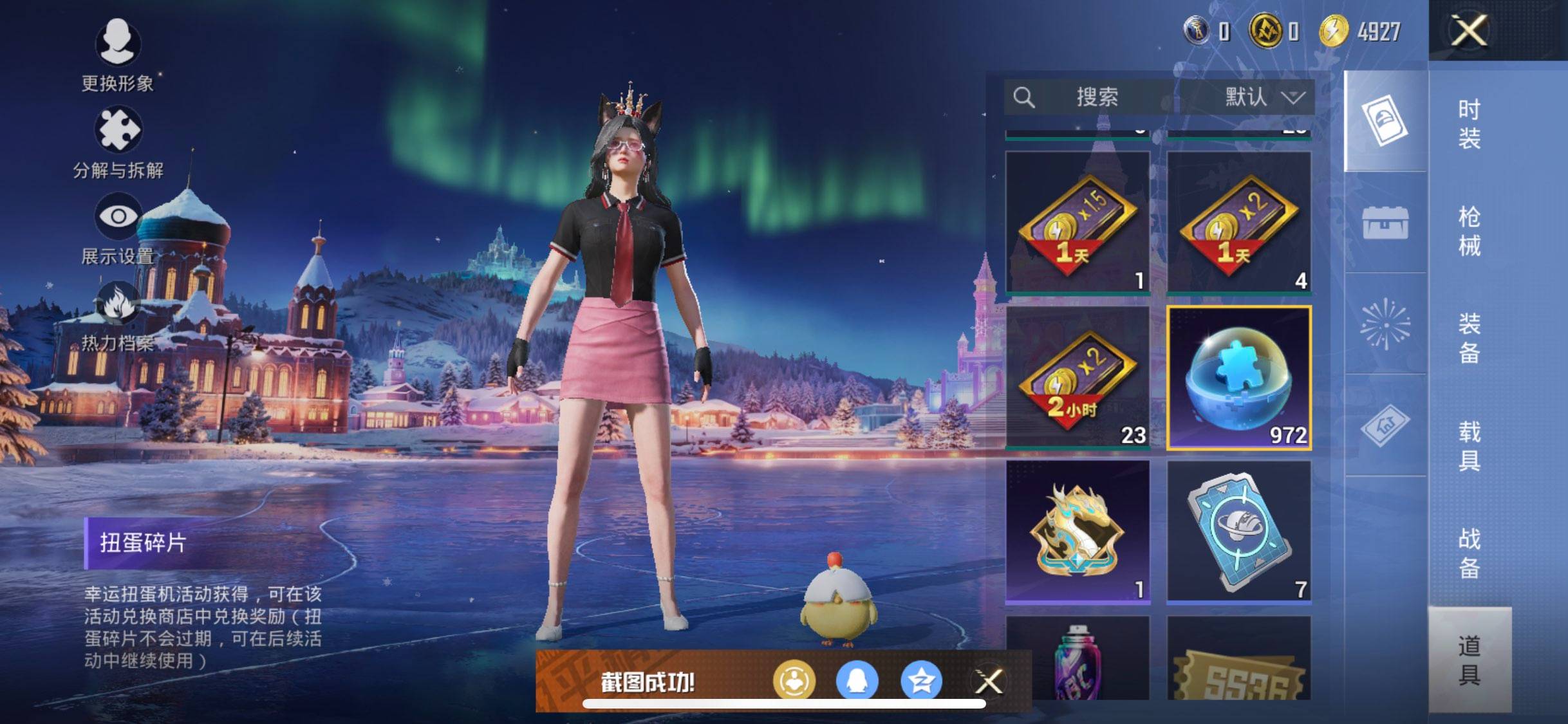This screenshot has width=1568, height=724.
Task: Switch to 装备 equipment tab
Action: [x=1469, y=338]
